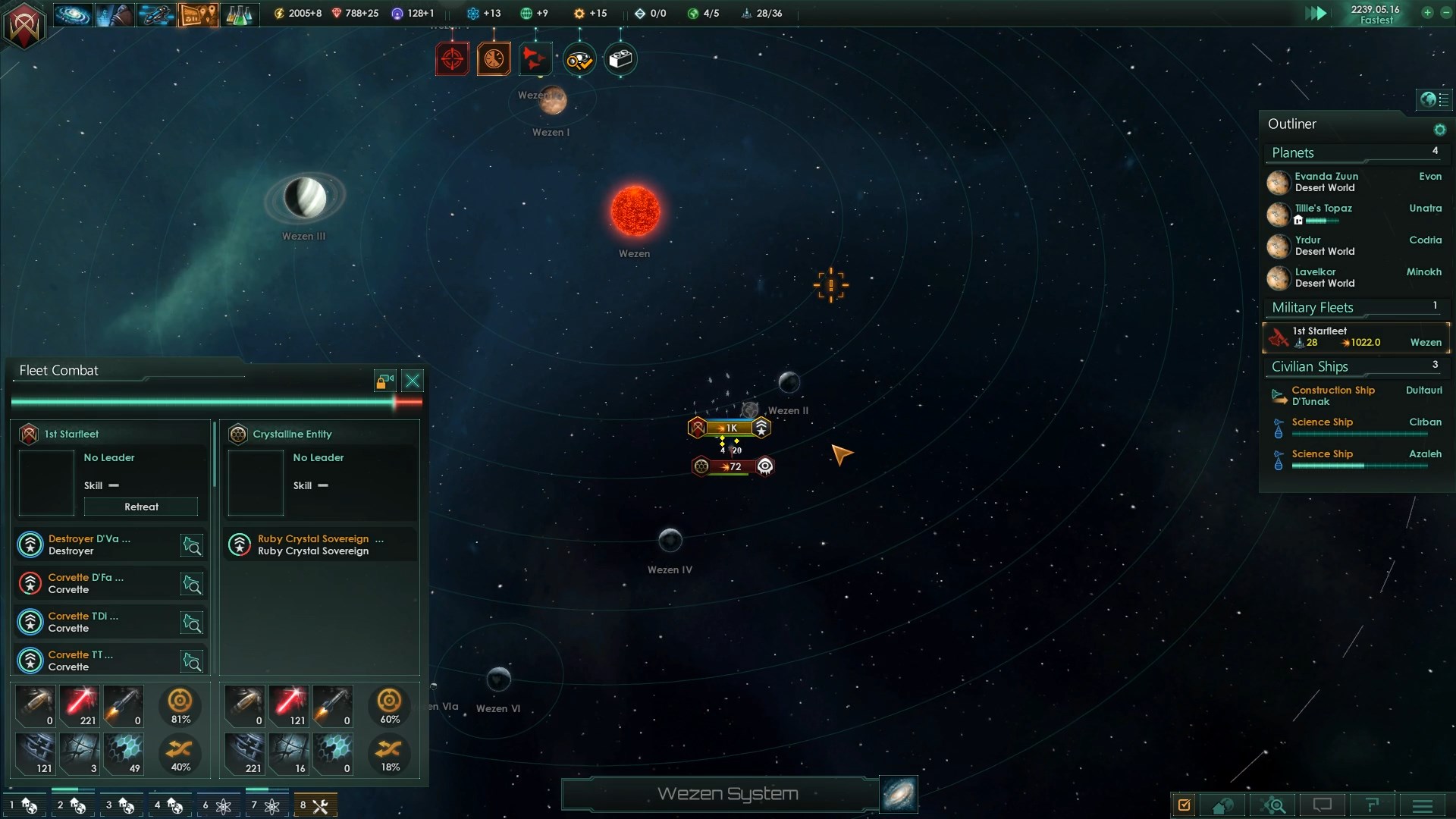Open the Situation Log button
Screen dimensions: 1456x819
pos(1184,805)
